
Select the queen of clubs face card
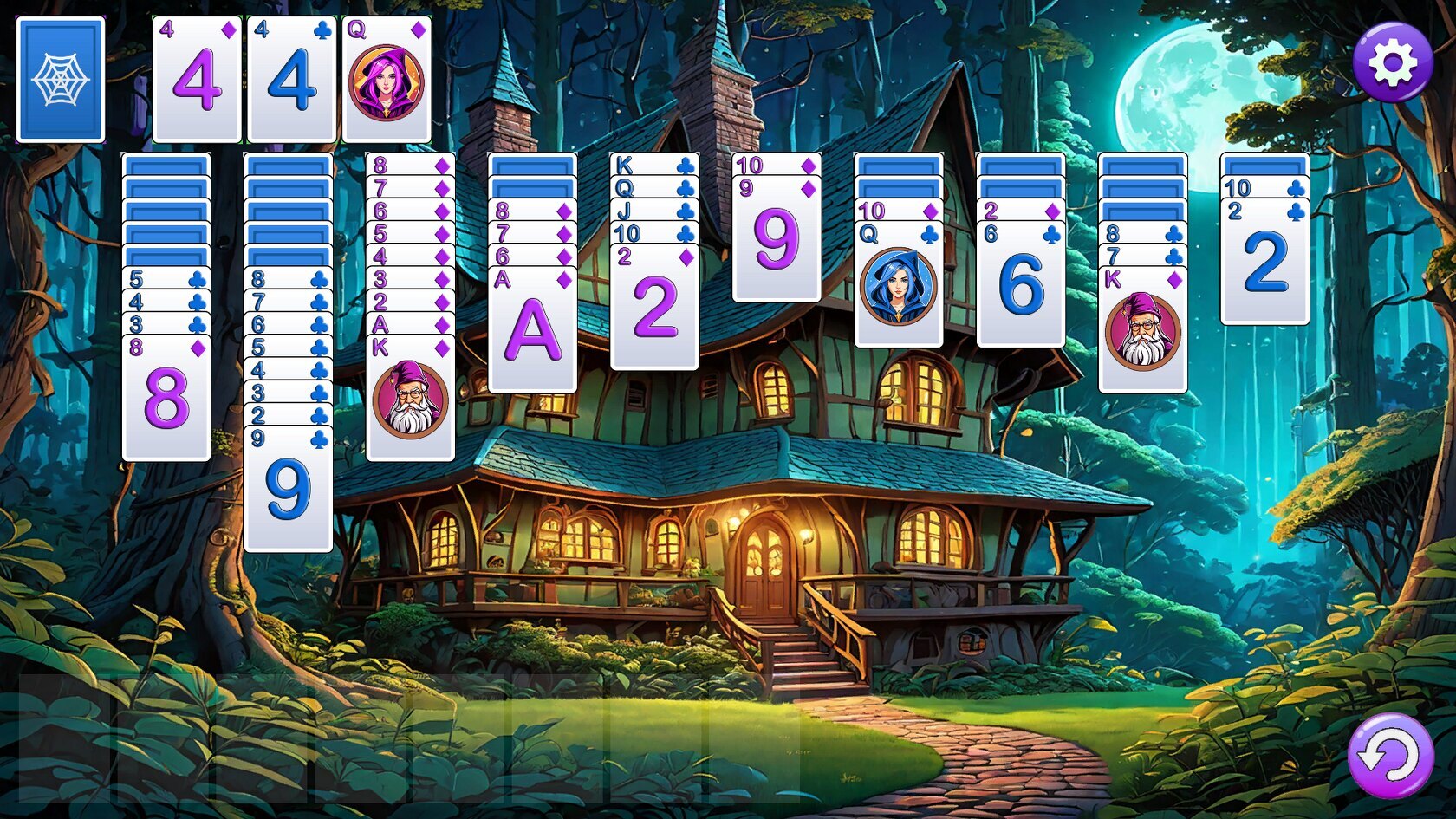(x=898, y=286)
